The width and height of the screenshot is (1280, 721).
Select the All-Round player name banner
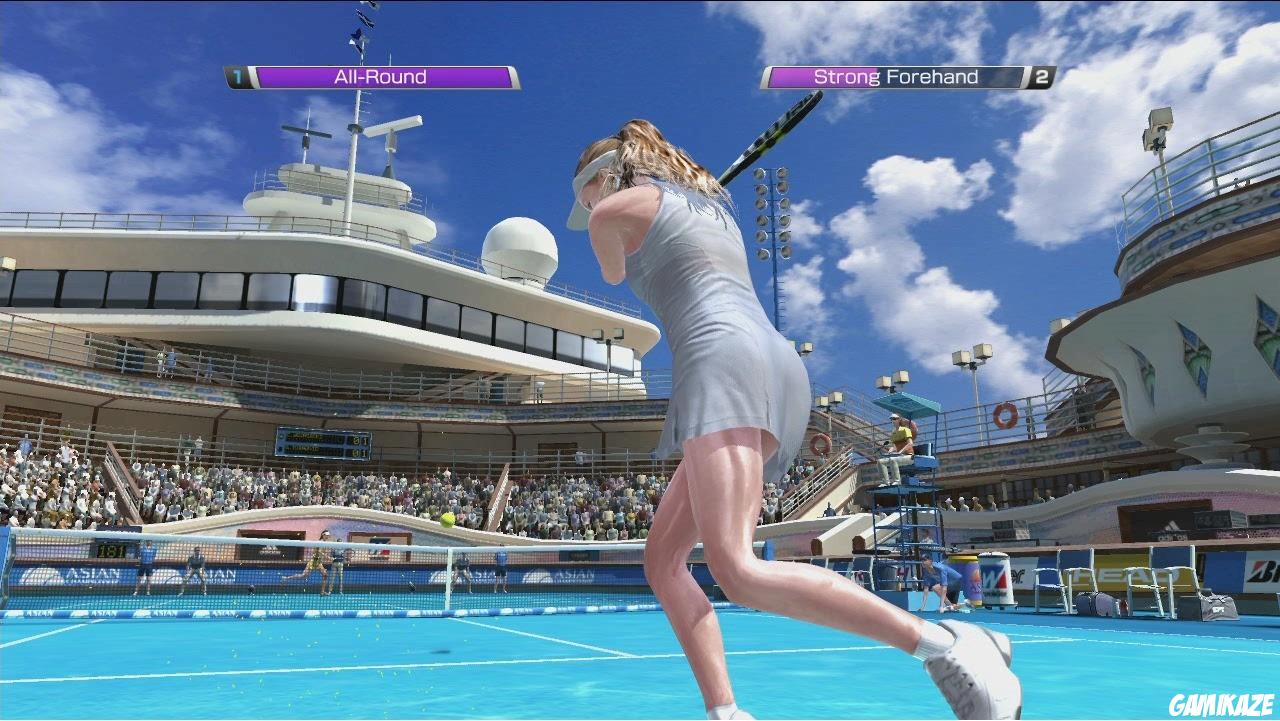click(x=382, y=76)
